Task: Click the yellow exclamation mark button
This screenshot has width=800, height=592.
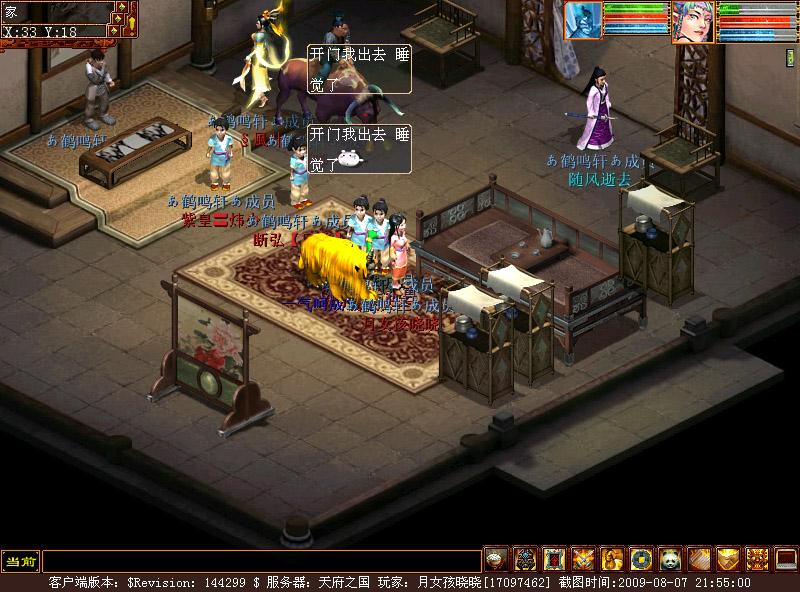Action: 131,19
